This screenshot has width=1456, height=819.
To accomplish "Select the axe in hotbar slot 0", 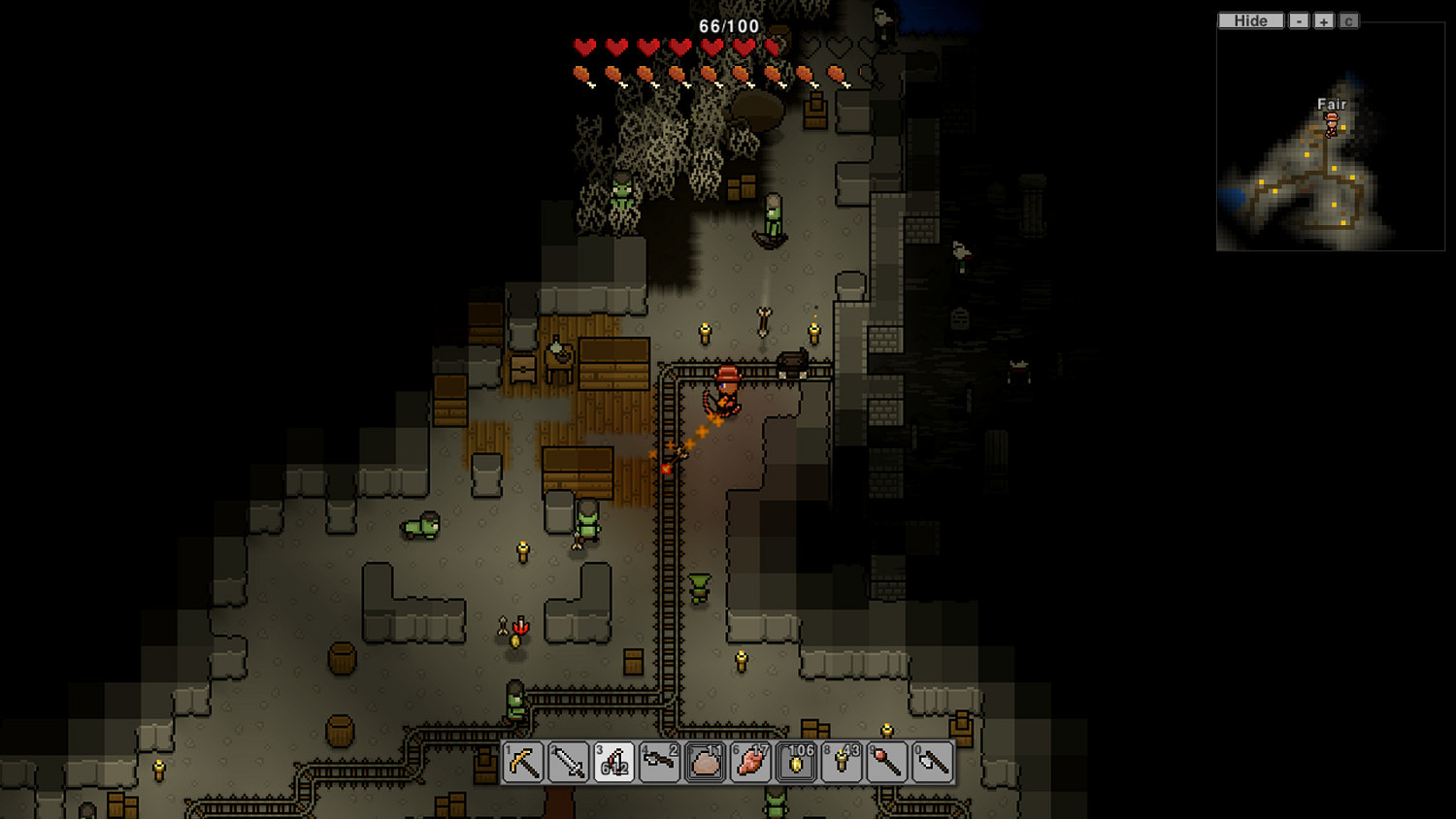I will [x=933, y=763].
